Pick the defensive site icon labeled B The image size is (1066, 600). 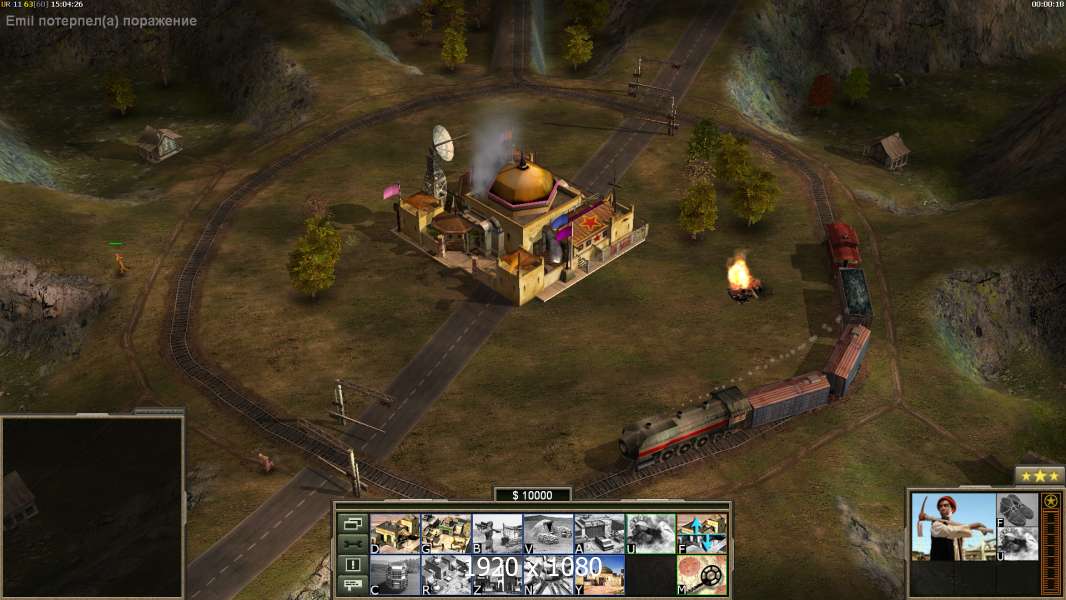coord(497,533)
